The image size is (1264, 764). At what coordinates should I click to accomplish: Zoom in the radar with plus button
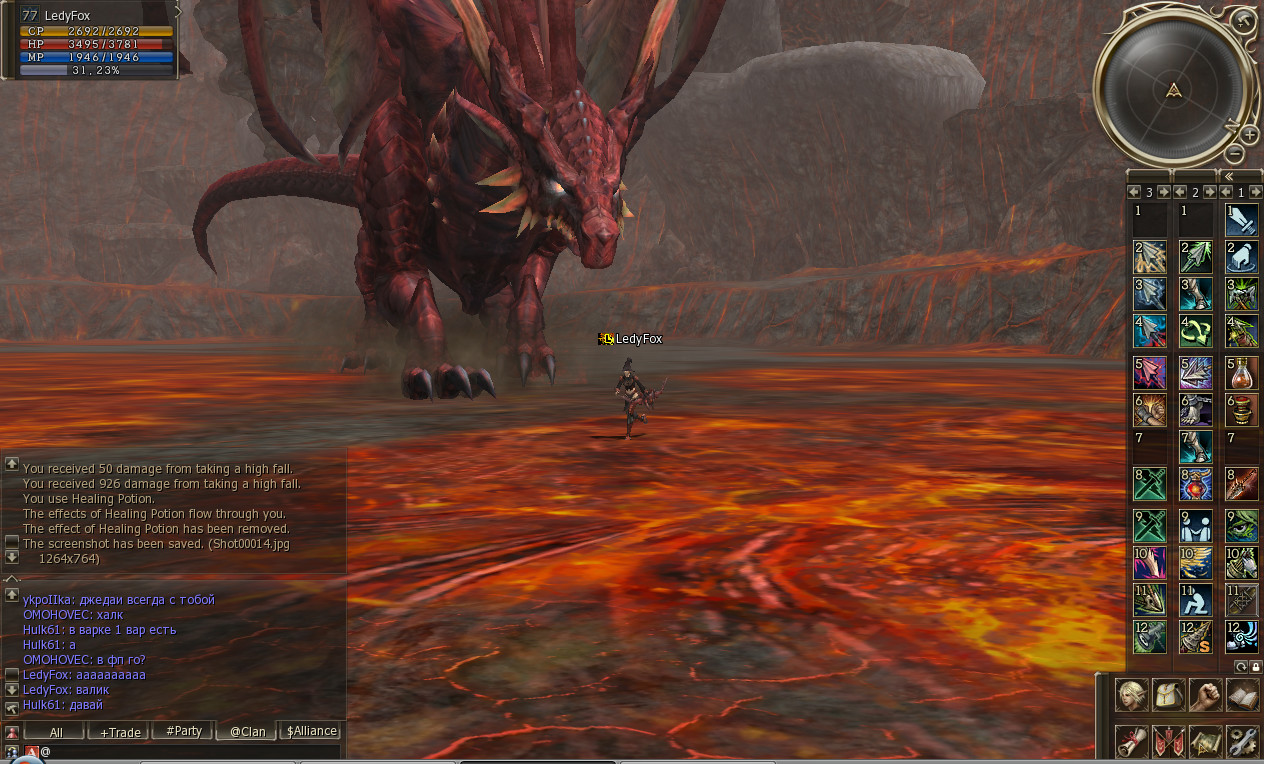[x=1249, y=135]
